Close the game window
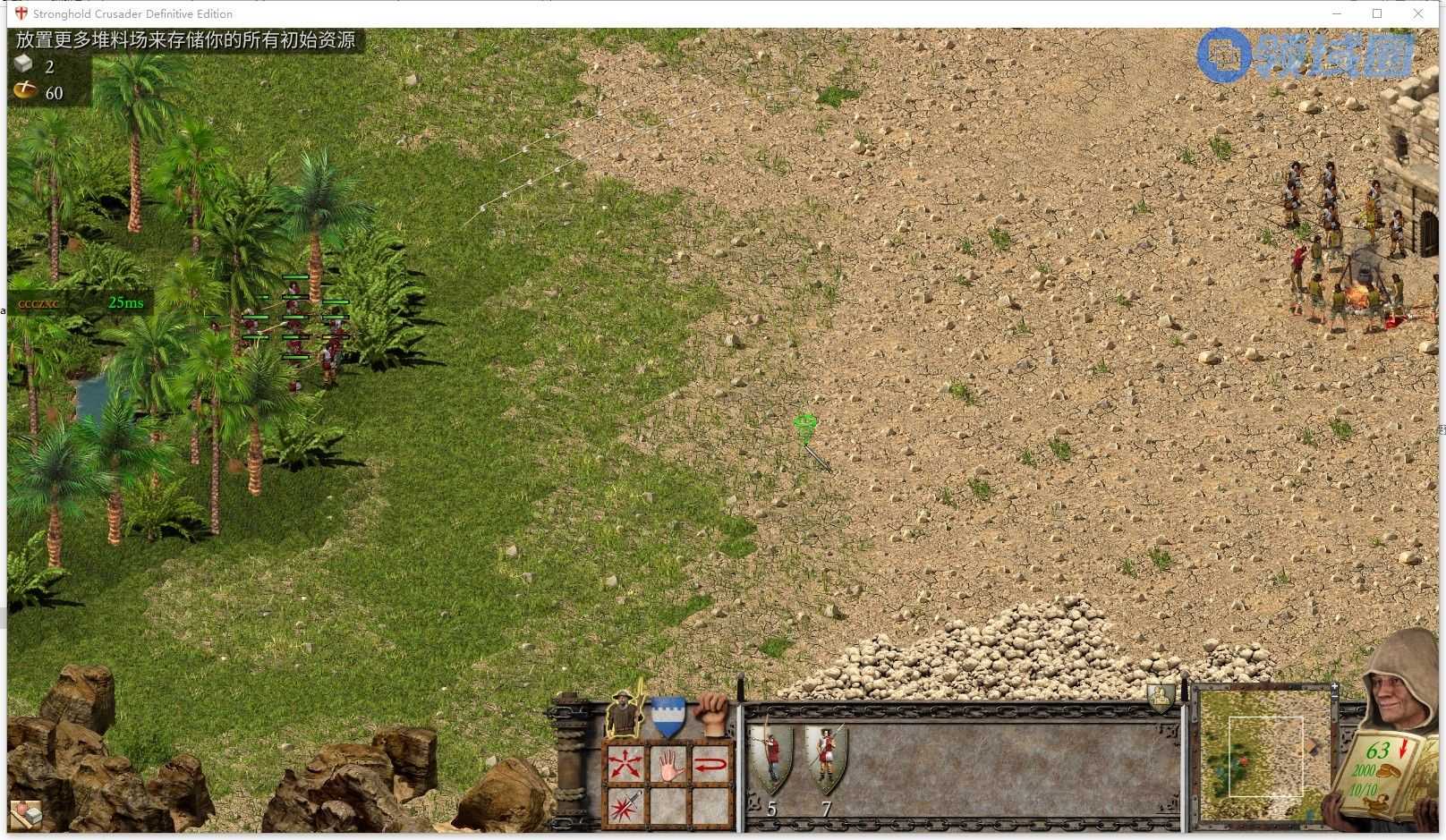 pos(1418,13)
